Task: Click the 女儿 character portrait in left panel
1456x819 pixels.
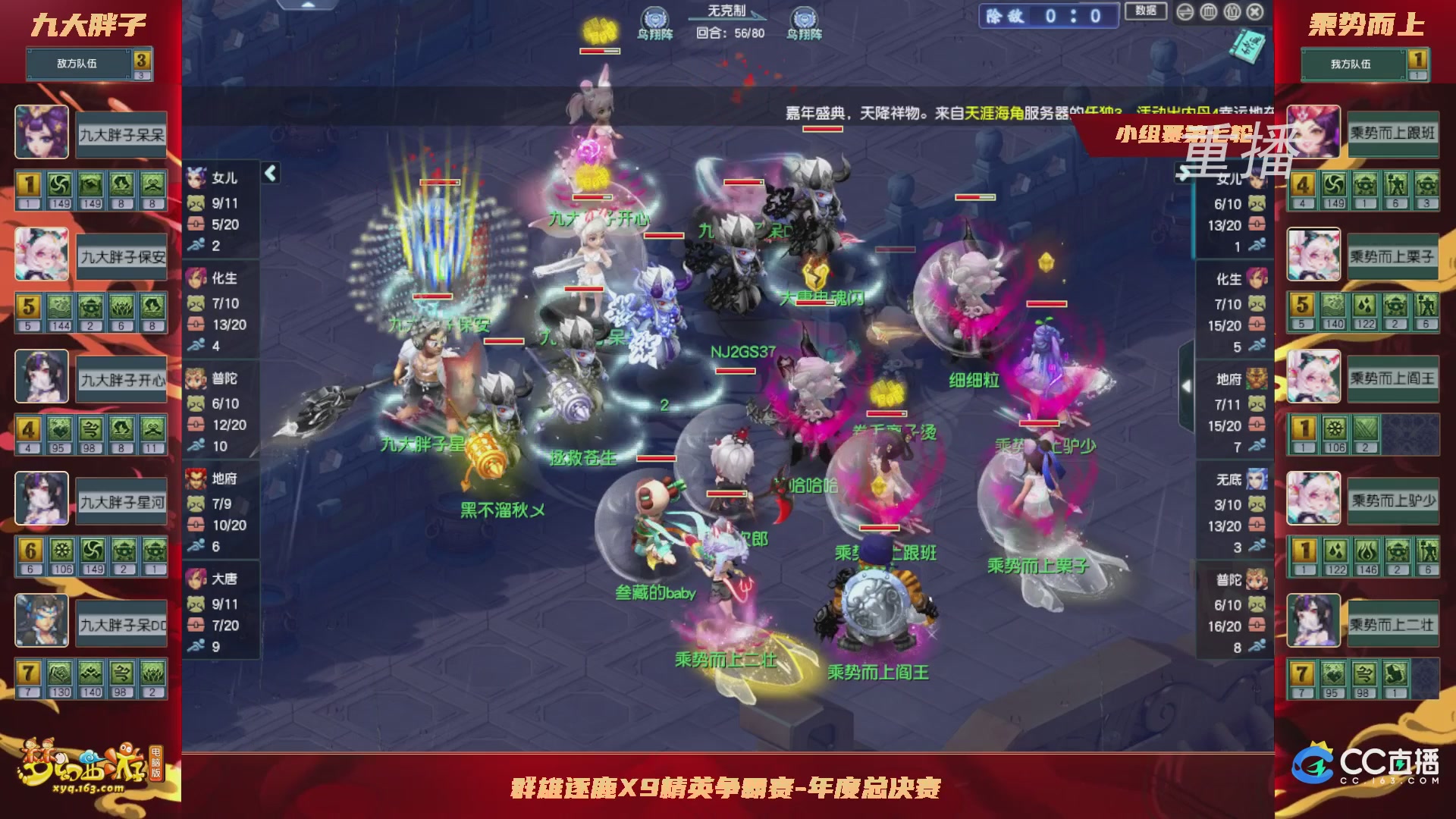Action: pos(195,177)
